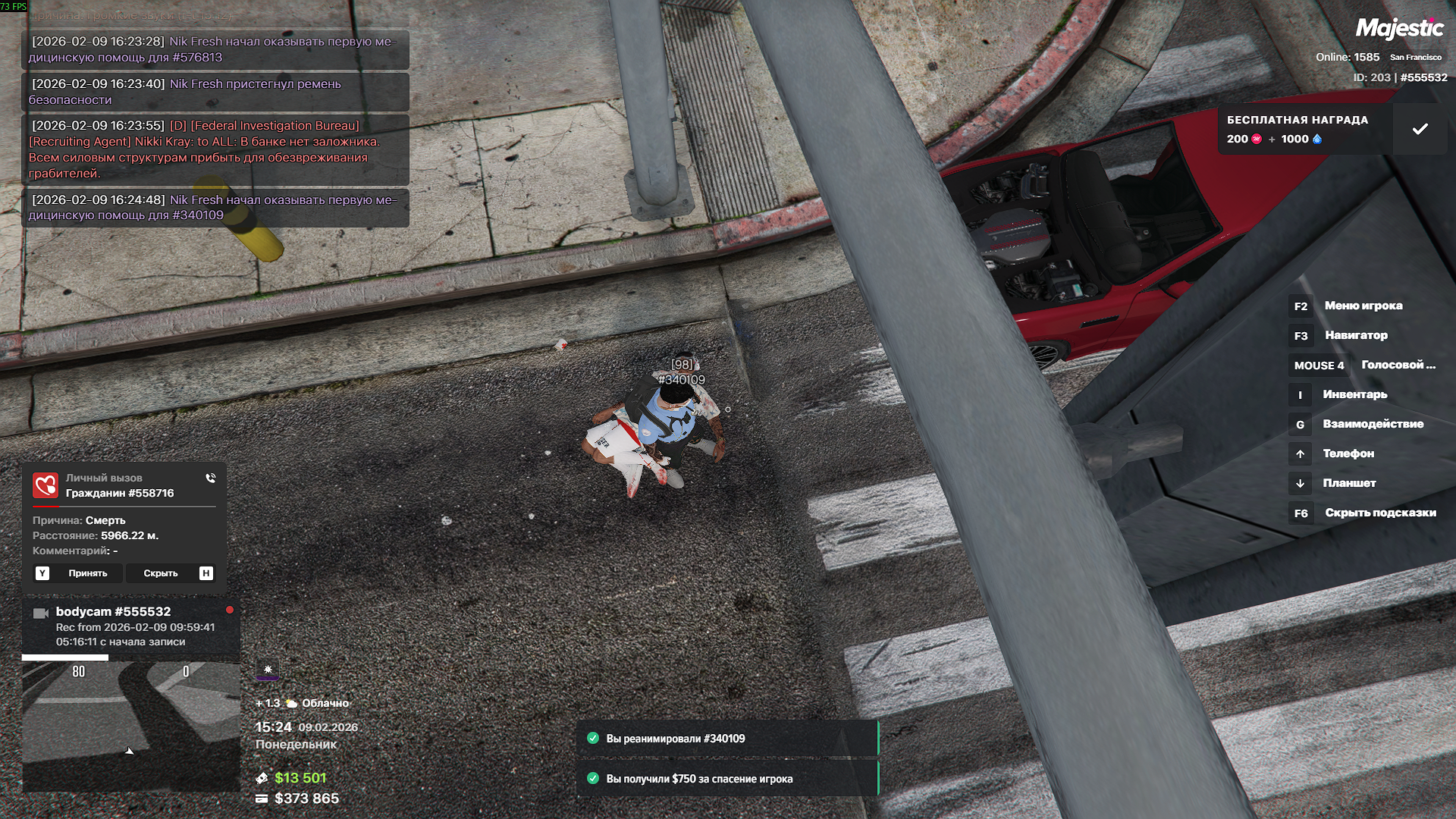Select the $750 rescue reward notification
The height and width of the screenshot is (819, 1456).
click(726, 779)
